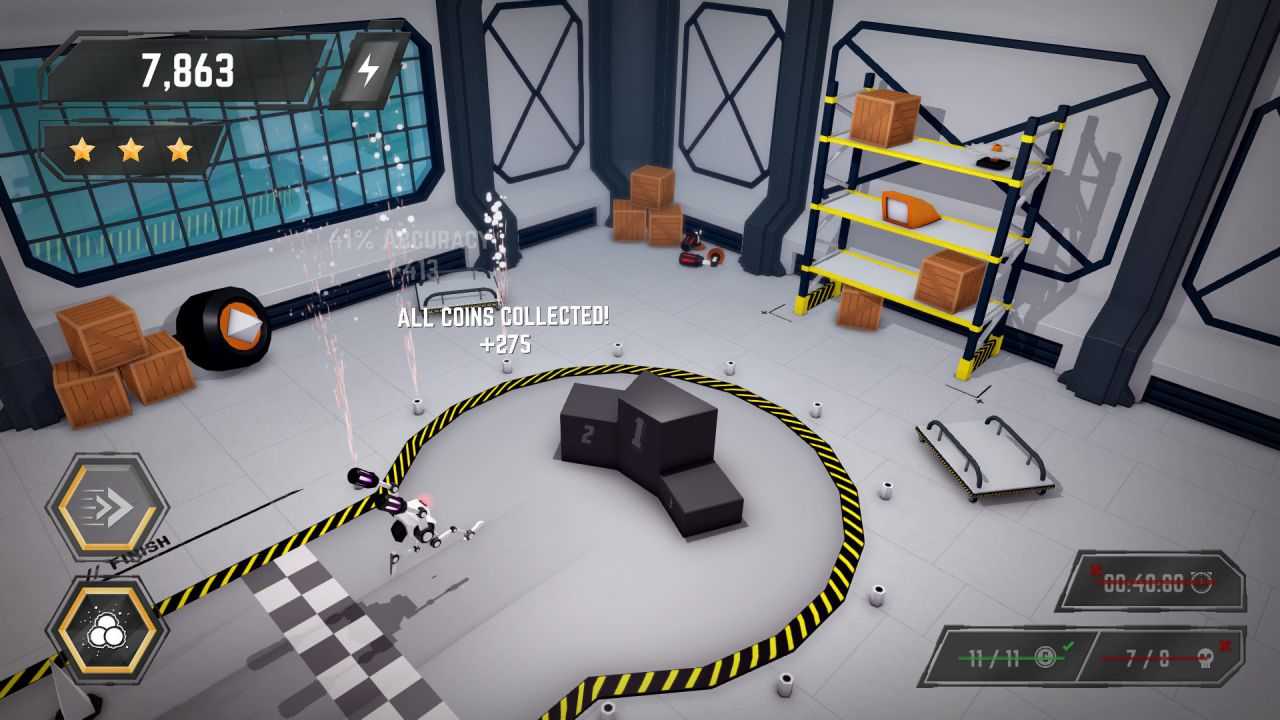
Task: Toggle the first gold star rating
Action: coord(82,148)
